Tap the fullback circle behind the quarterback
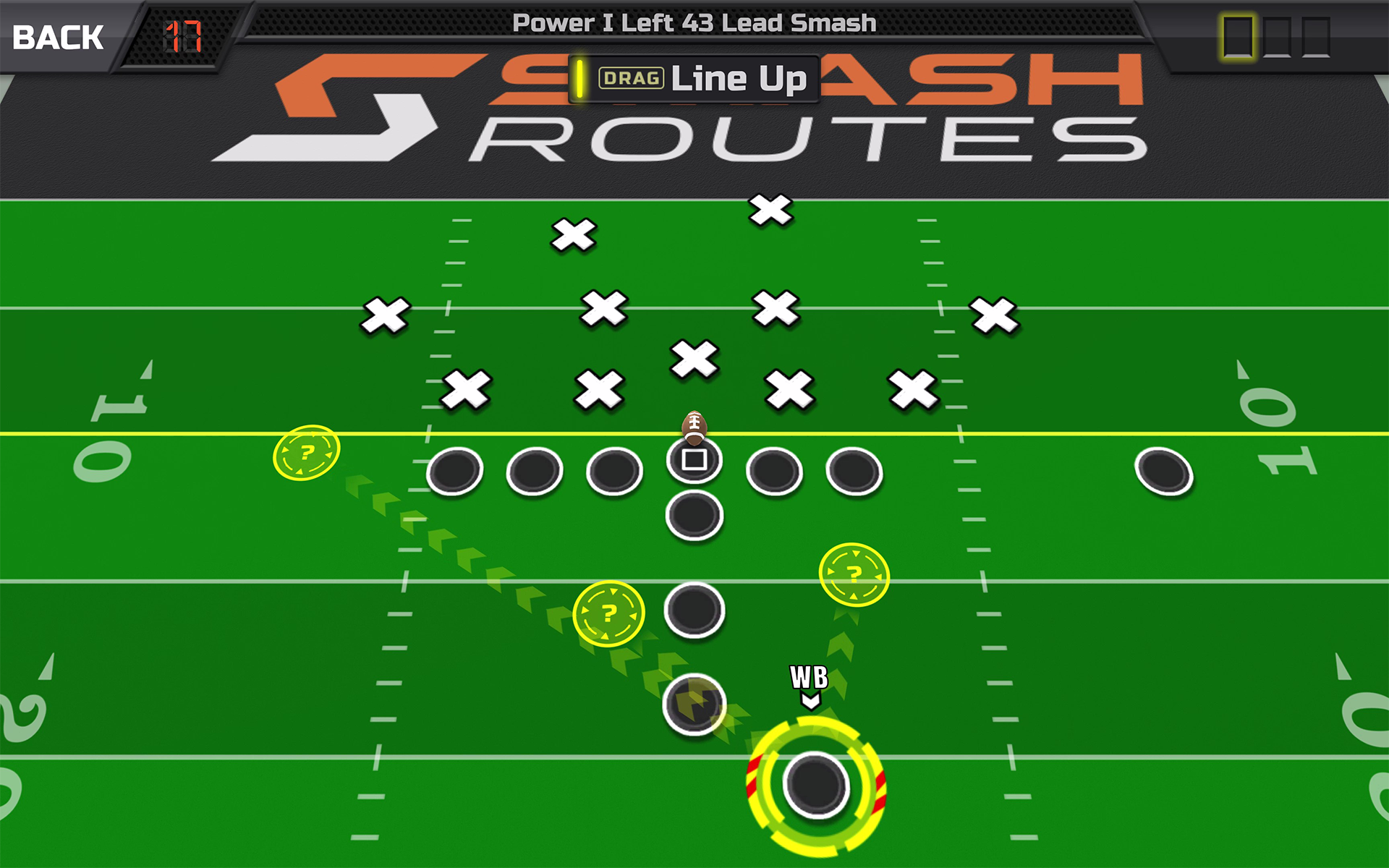The height and width of the screenshot is (868, 1389). pos(693,514)
